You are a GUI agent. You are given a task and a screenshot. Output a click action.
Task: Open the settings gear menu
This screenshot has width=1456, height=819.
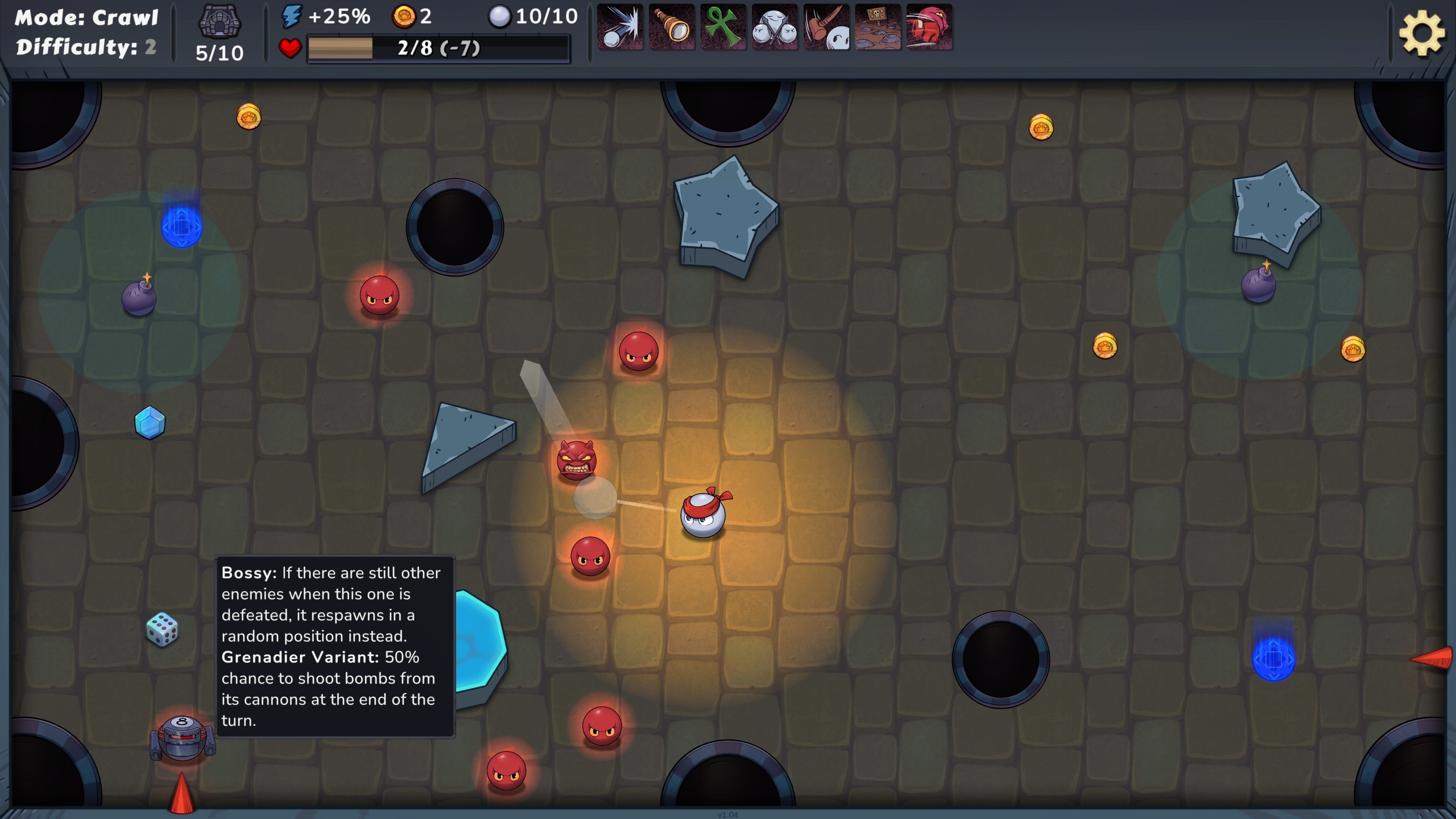pos(1421,33)
